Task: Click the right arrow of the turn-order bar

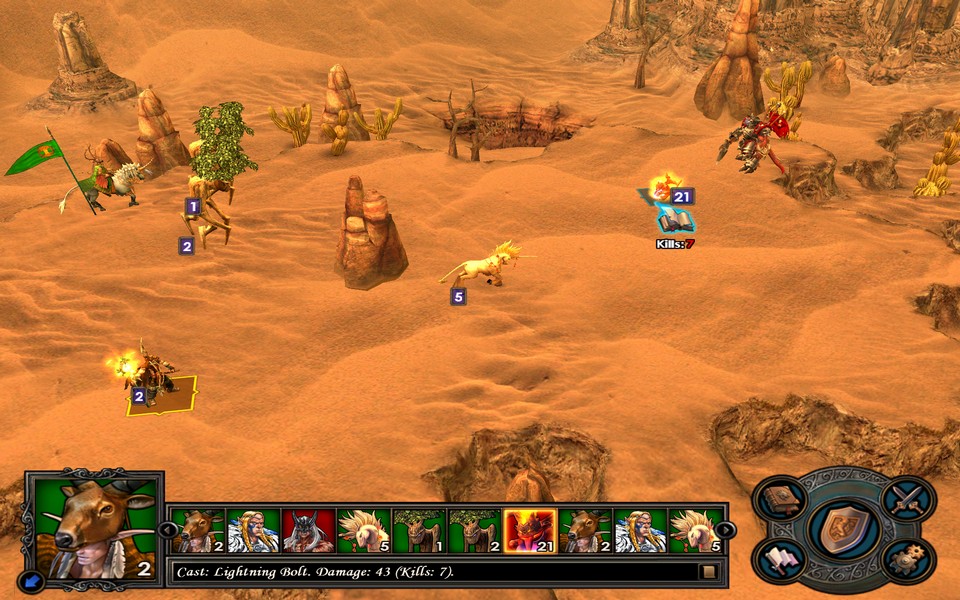Action: pyautogui.click(x=726, y=530)
